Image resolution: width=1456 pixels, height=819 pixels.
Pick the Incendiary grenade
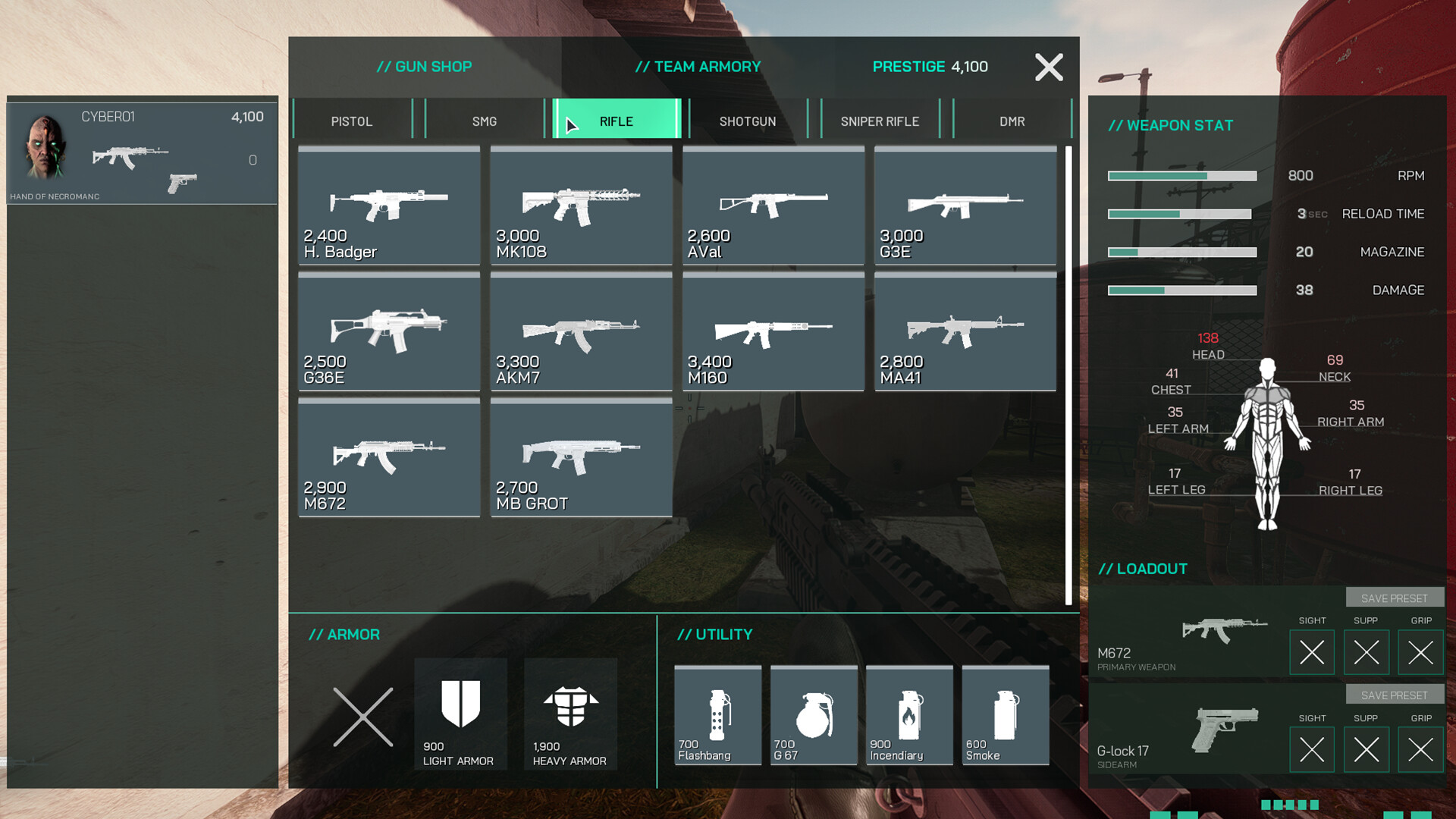[908, 713]
